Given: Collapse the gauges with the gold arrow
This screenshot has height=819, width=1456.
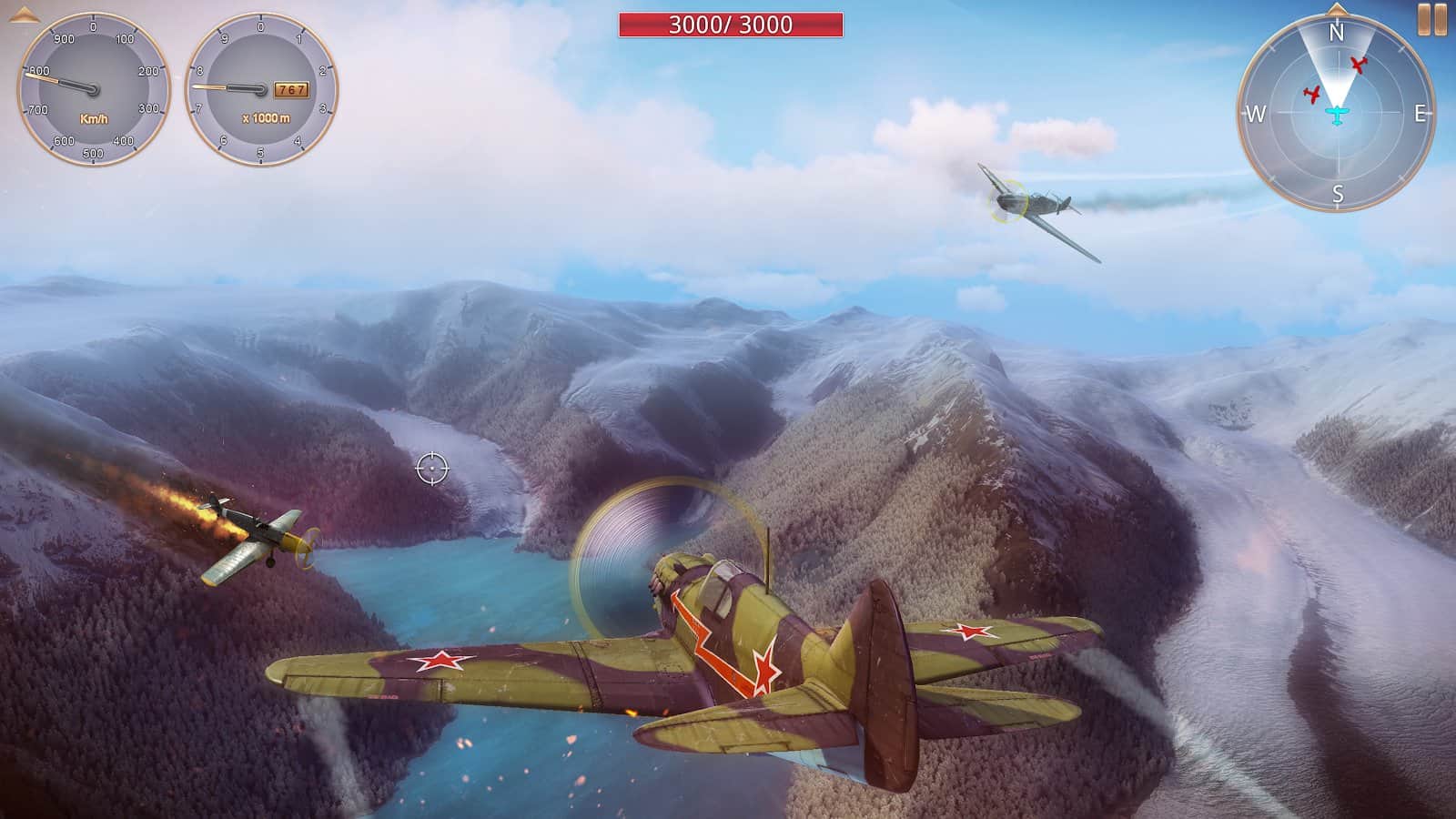Looking at the screenshot, I should pyautogui.click(x=22, y=13).
